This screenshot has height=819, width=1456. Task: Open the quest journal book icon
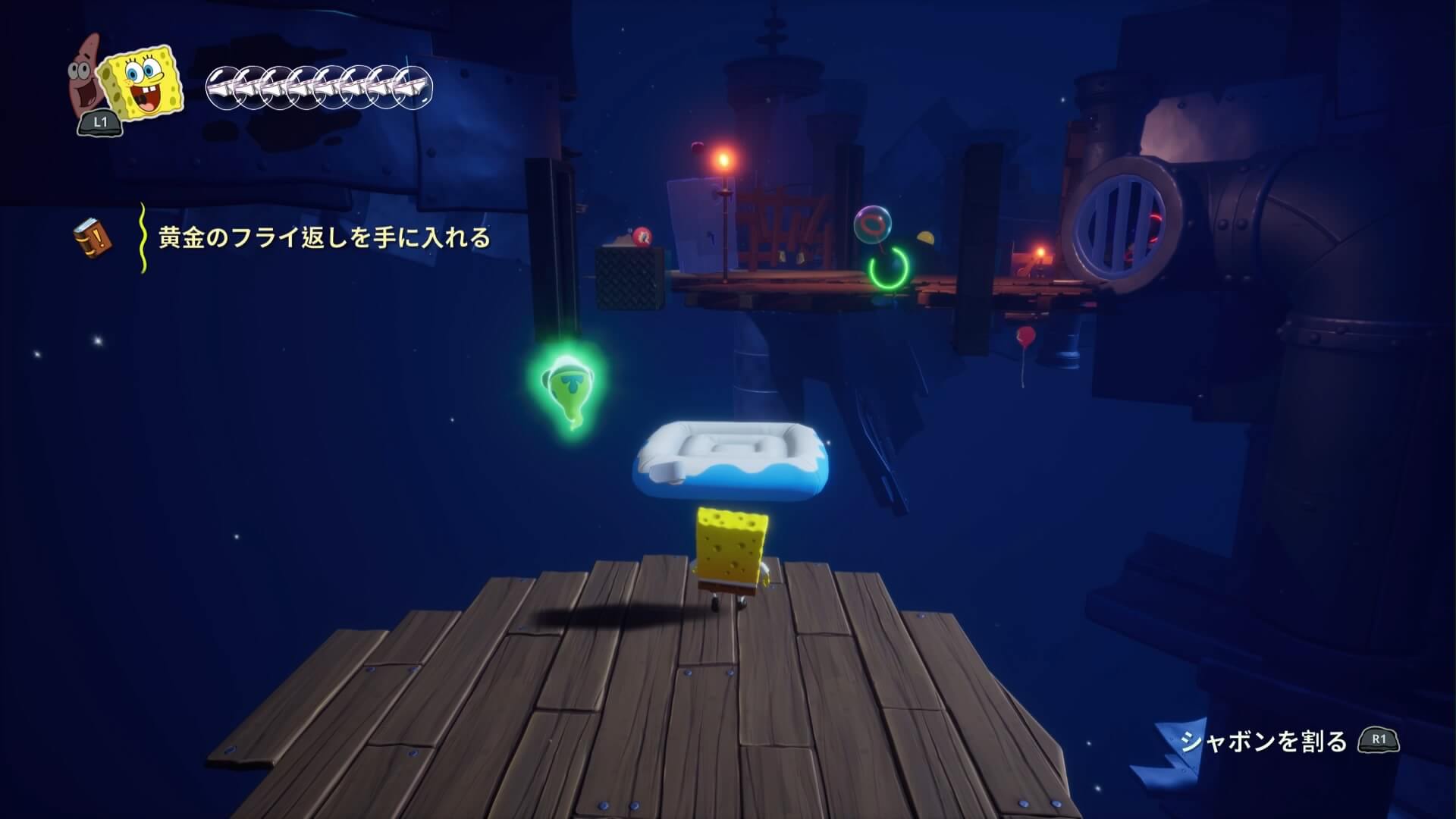point(92,238)
